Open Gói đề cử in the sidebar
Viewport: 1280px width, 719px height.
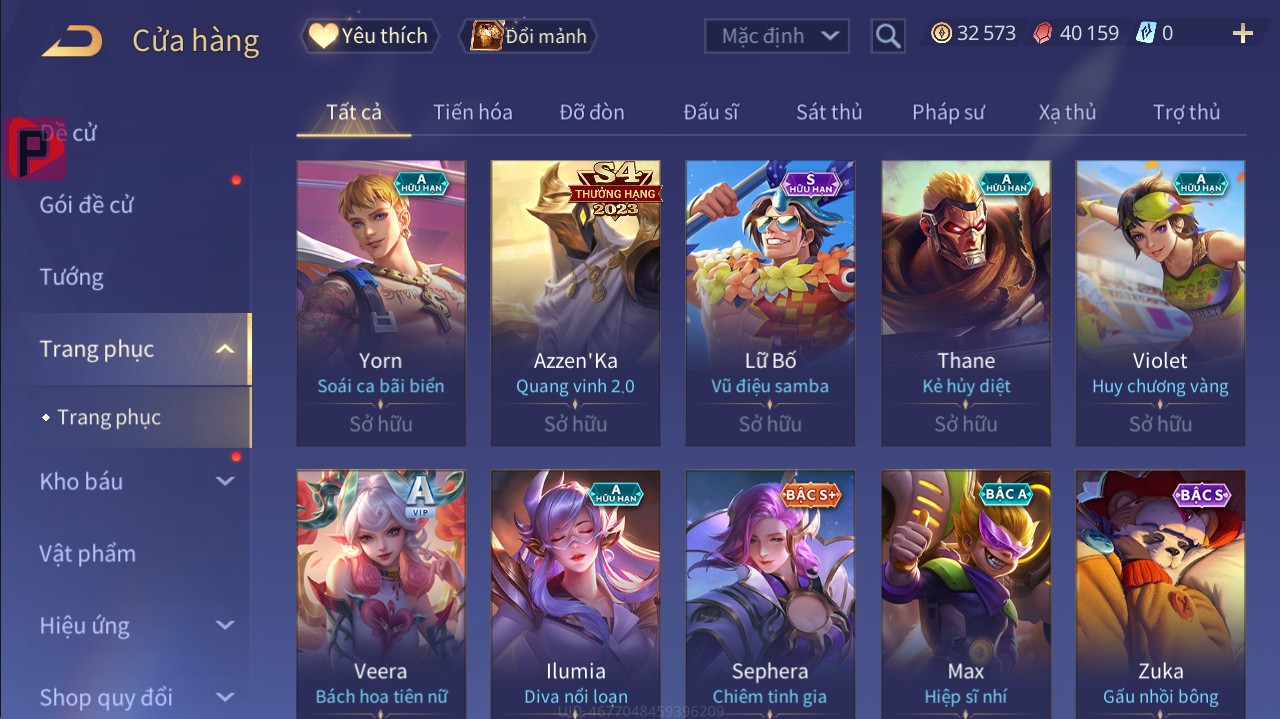(86, 205)
